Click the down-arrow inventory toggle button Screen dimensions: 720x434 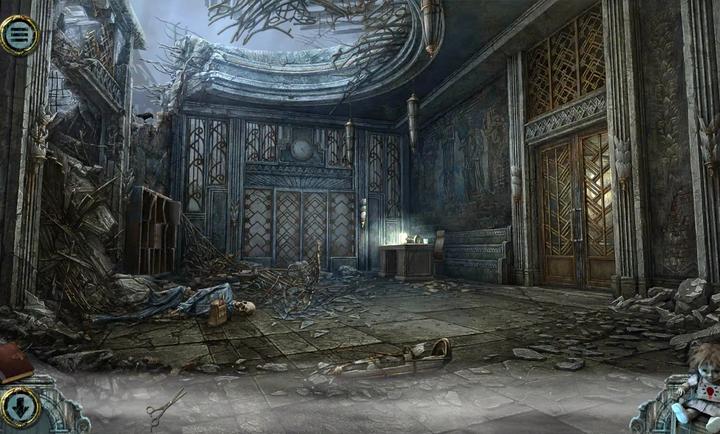(x=19, y=406)
